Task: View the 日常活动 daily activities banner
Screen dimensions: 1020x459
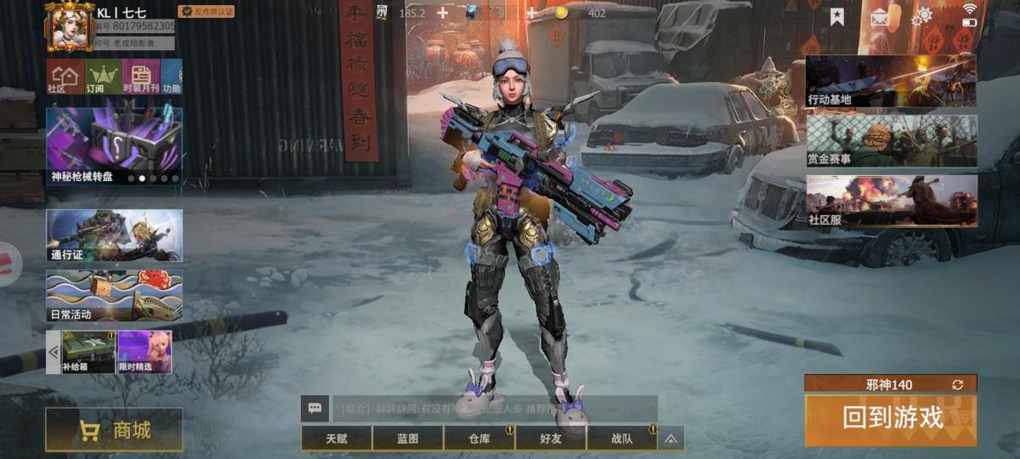Action: 114,296
